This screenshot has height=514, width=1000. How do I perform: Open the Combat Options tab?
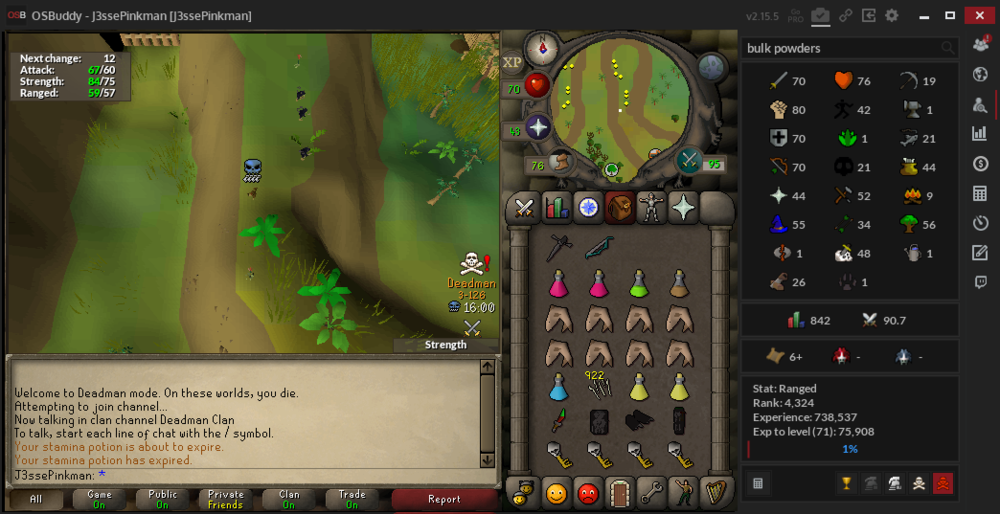pos(523,207)
